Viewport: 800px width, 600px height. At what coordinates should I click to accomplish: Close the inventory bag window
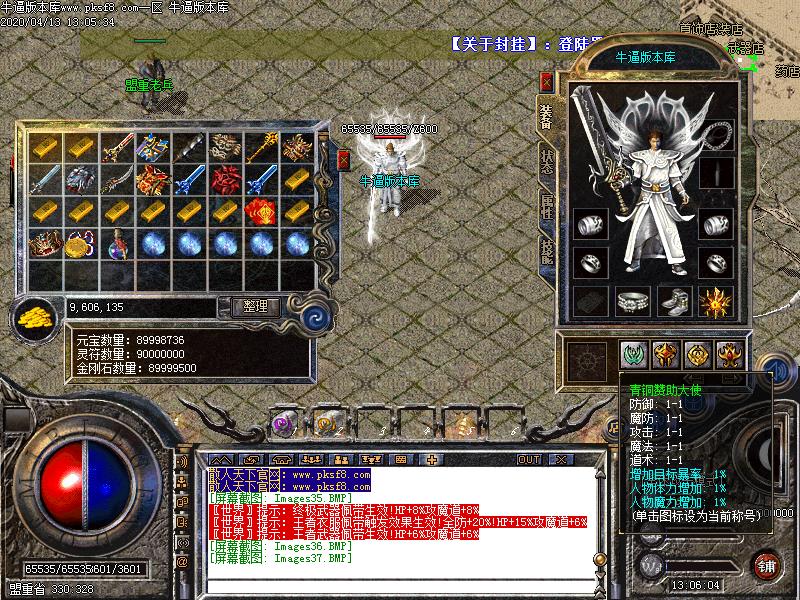pos(344,159)
